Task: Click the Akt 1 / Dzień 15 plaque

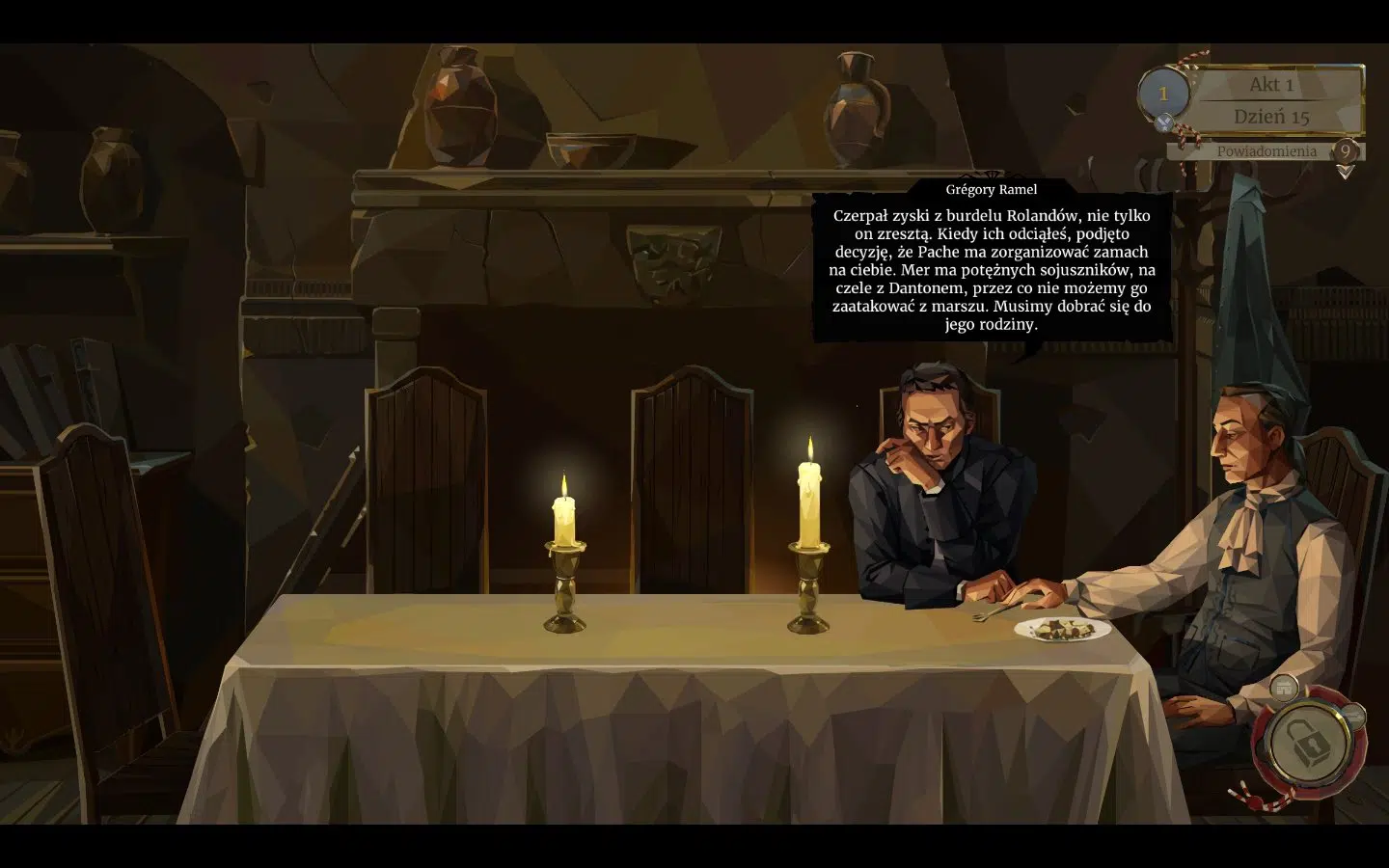Action: (x=1274, y=100)
